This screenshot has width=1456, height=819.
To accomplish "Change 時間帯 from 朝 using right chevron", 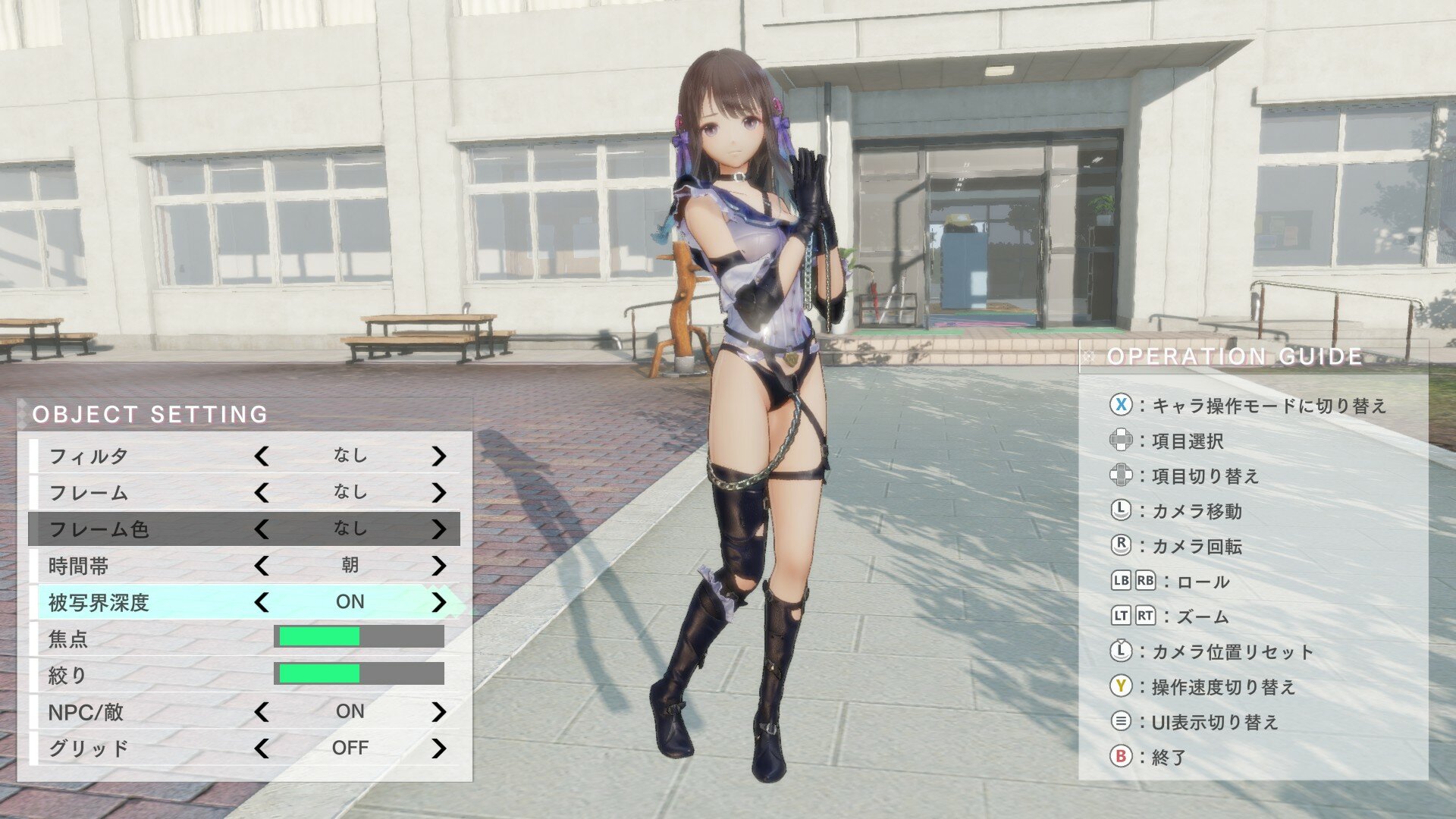I will point(438,565).
